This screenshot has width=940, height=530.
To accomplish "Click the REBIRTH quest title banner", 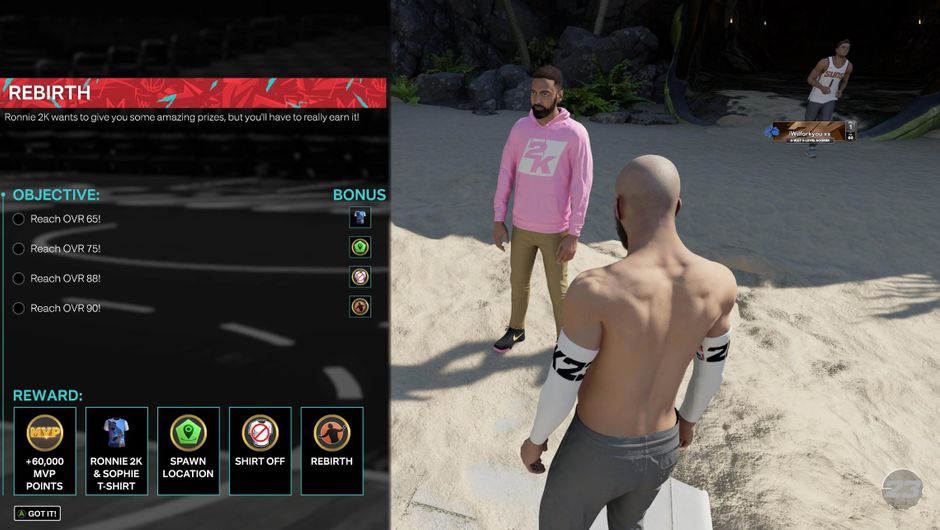I will click(x=193, y=93).
